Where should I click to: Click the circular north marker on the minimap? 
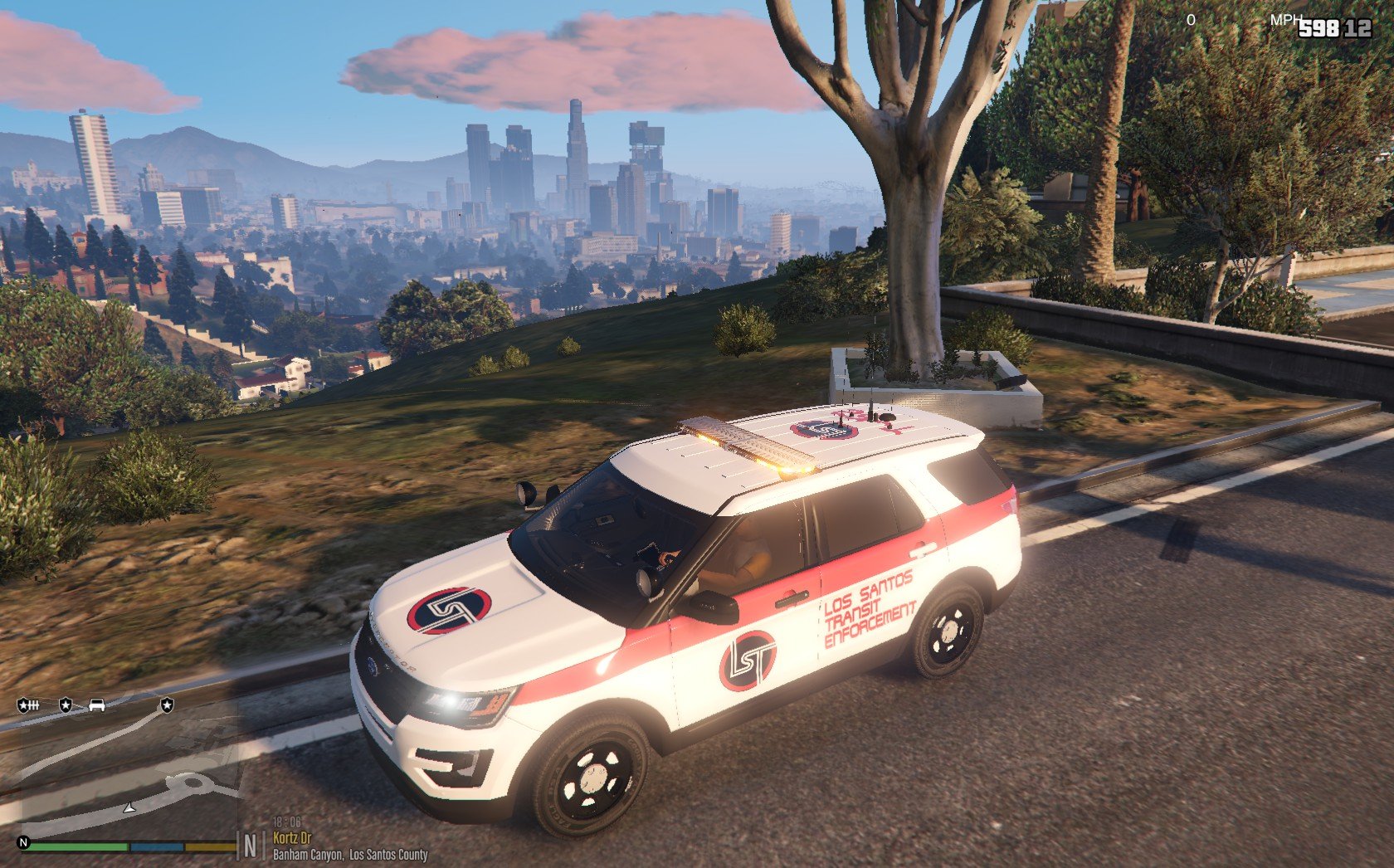pos(24,843)
